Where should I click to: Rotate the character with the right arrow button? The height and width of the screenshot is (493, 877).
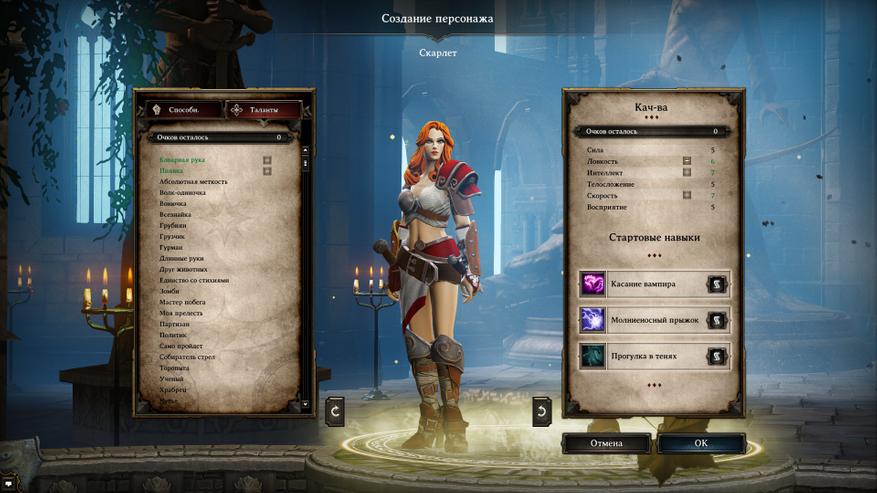point(541,408)
